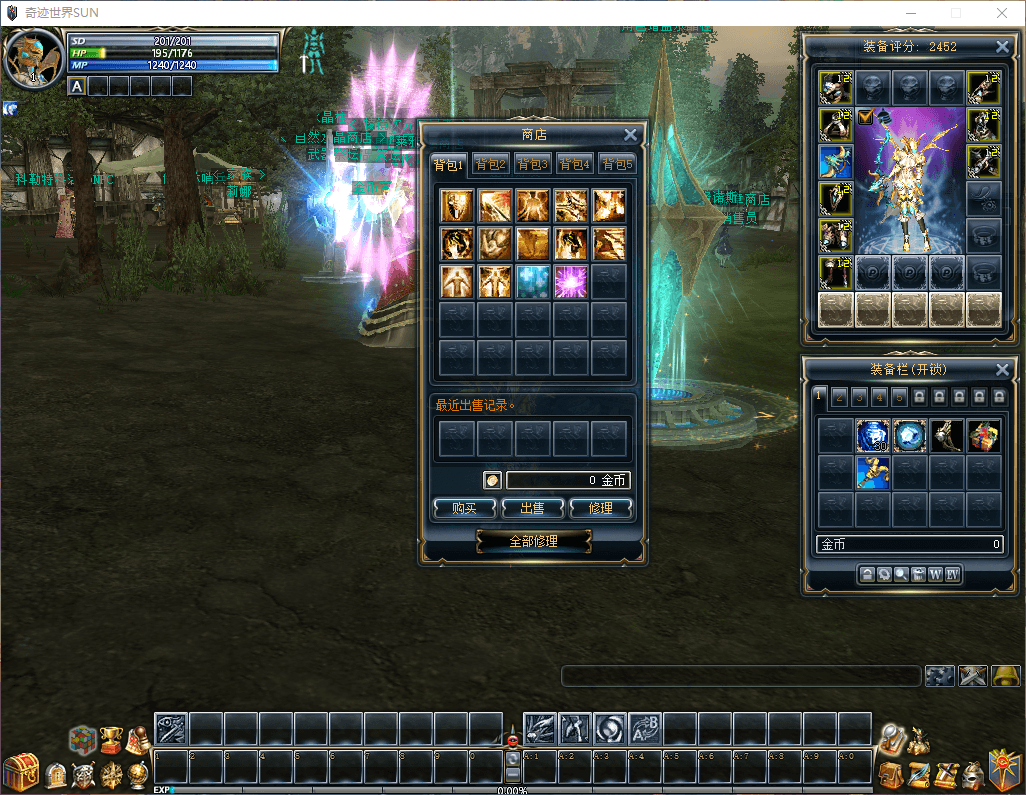The height and width of the screenshot is (795, 1026).
Task: Click the 购买 buy button
Action: click(464, 508)
